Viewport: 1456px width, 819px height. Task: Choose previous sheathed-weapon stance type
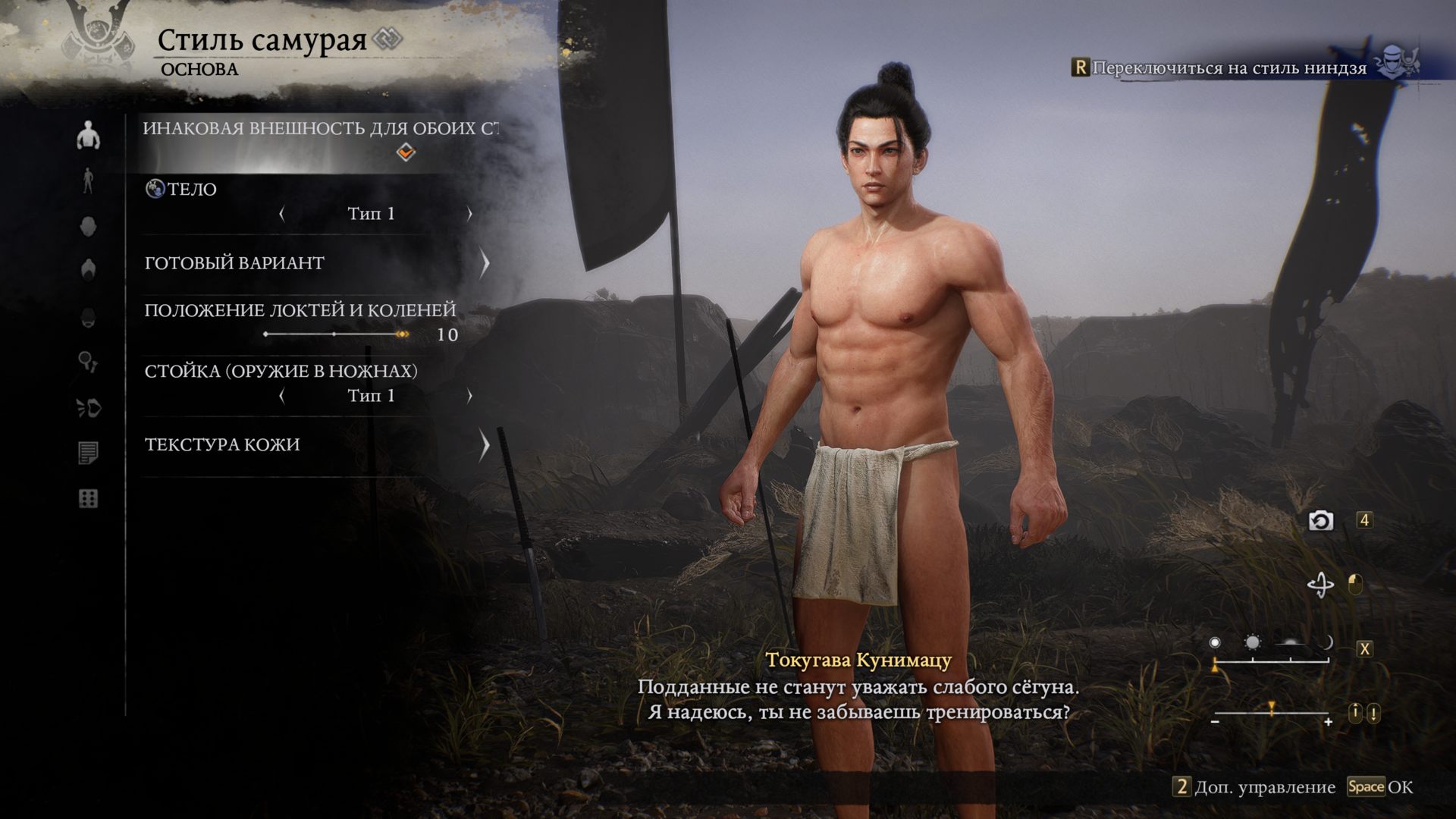click(282, 396)
